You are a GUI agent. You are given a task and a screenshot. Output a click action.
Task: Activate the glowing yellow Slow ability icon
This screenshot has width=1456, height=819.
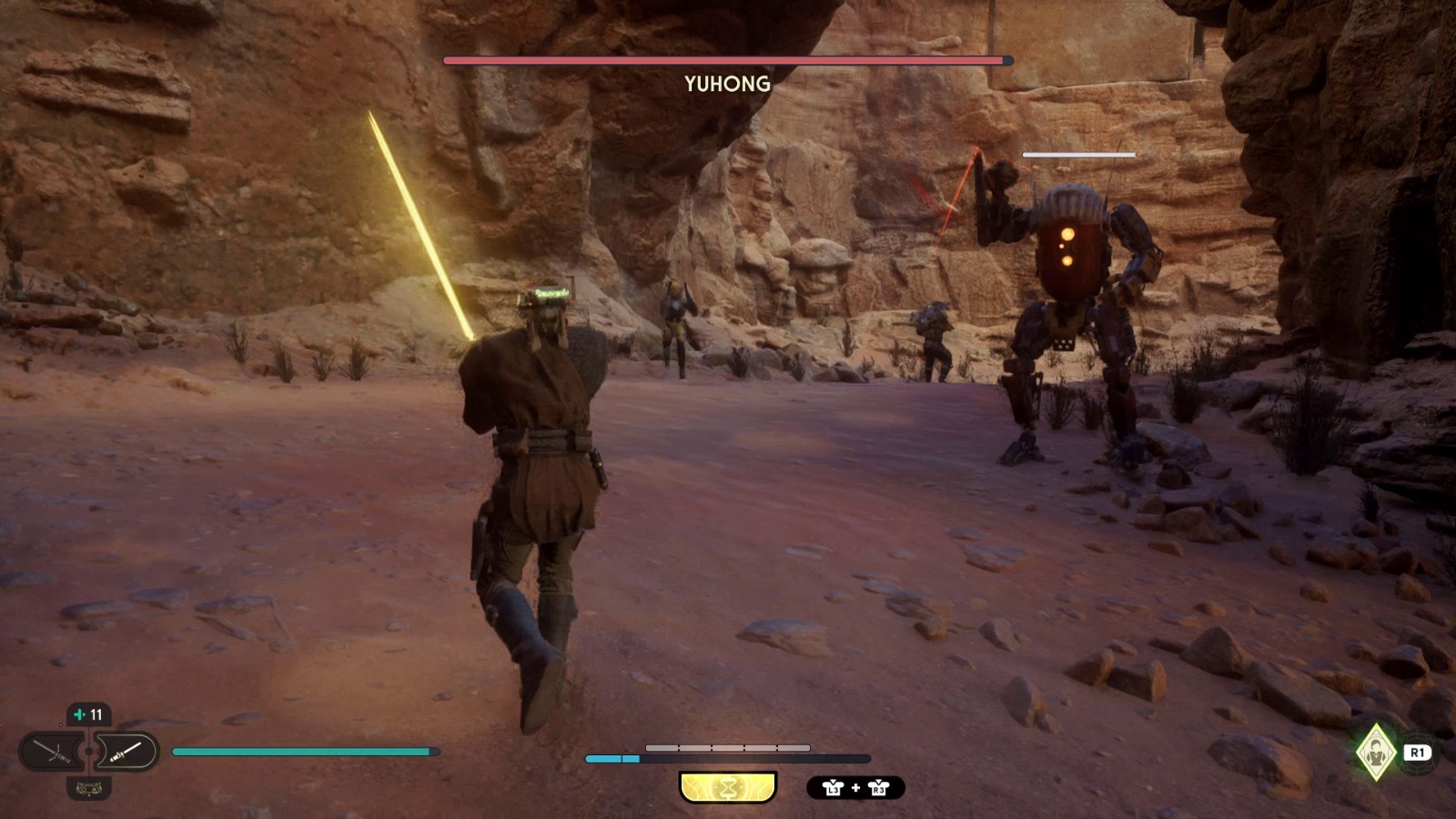pyautogui.click(x=728, y=786)
